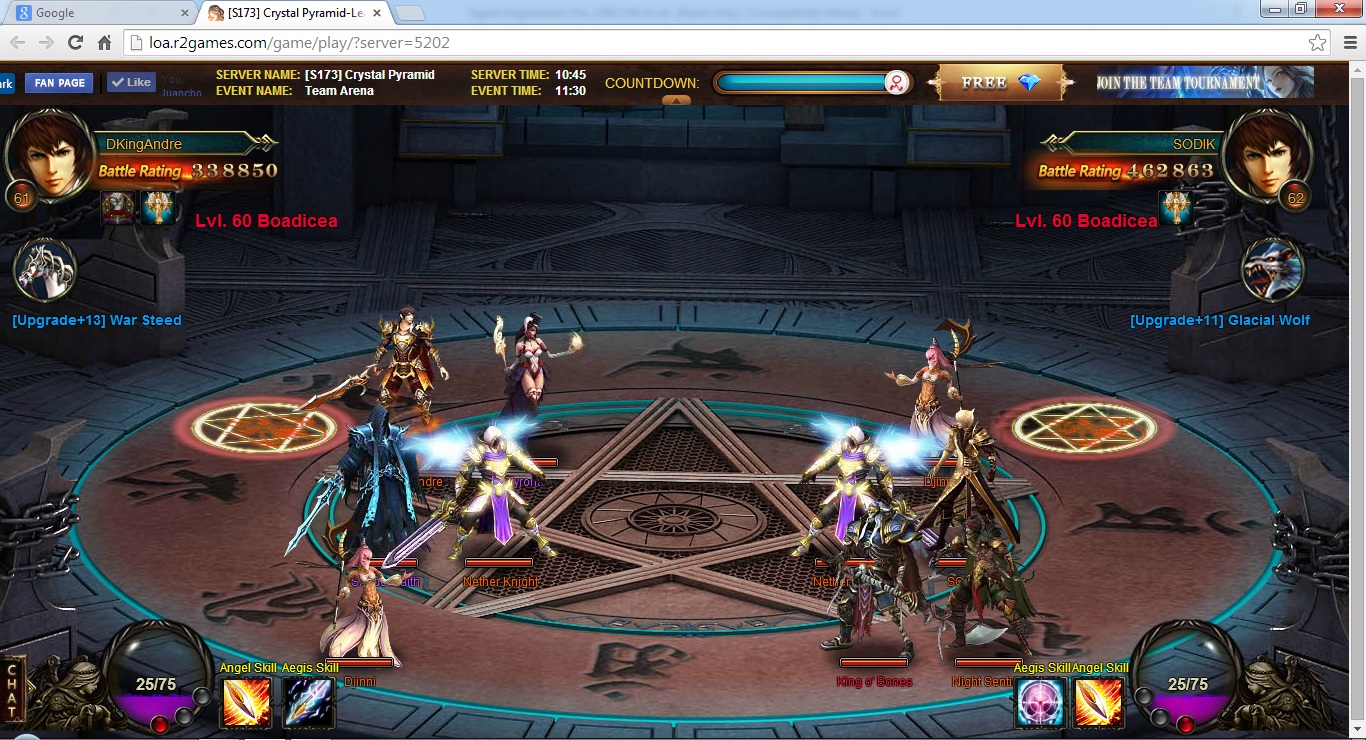Click the War Steed mount icon
The height and width of the screenshot is (740, 1366).
(46, 271)
